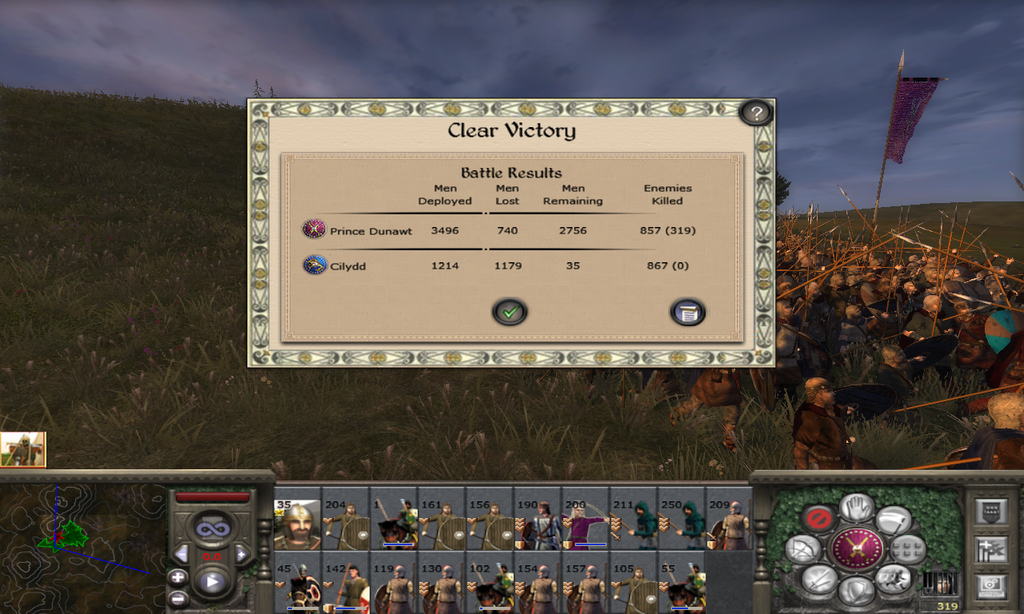1024x614 pixels.
Task: Zoom out the minimap with the minus button
Action: click(177, 598)
